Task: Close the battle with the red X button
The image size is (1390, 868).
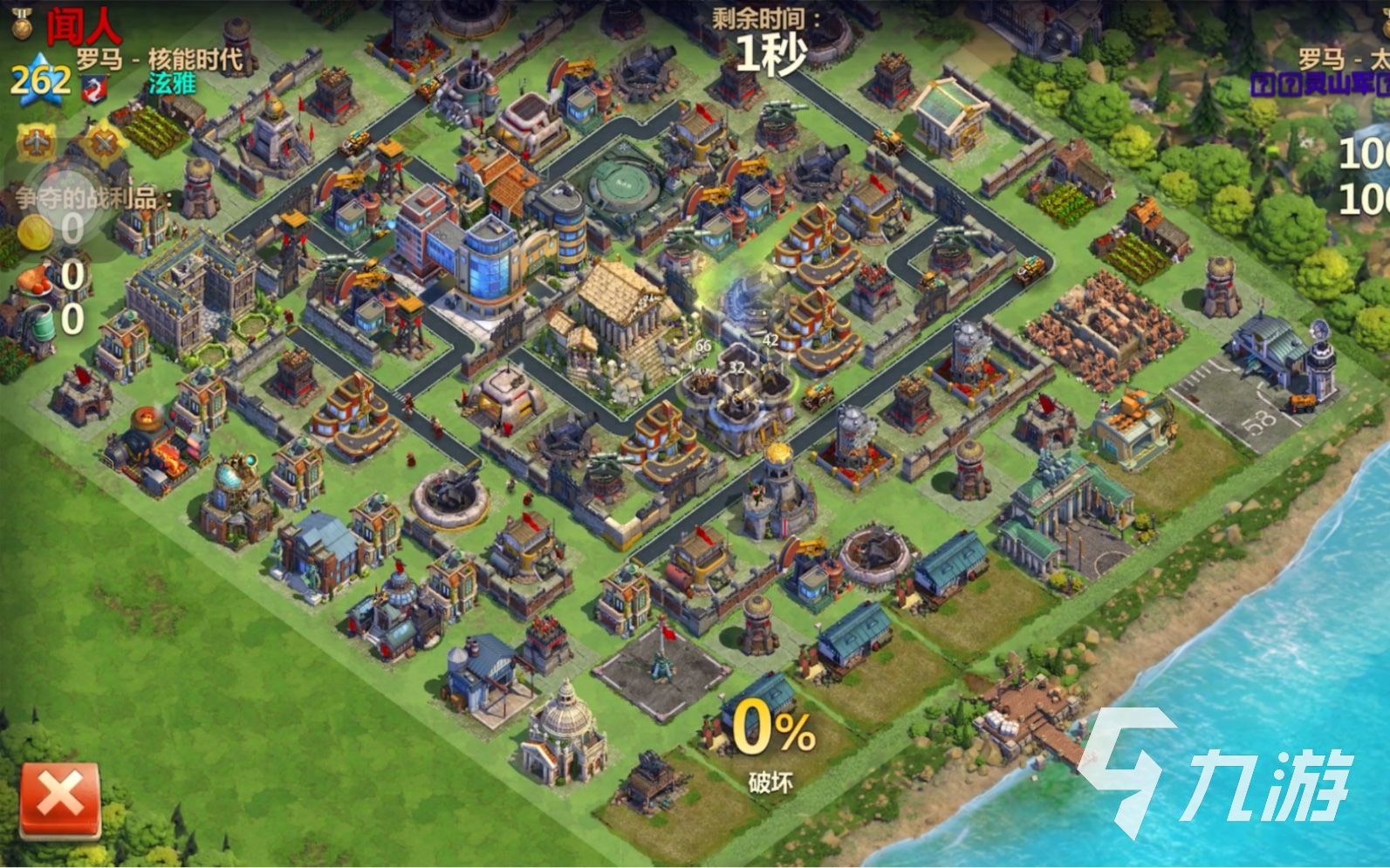Action: (60, 798)
